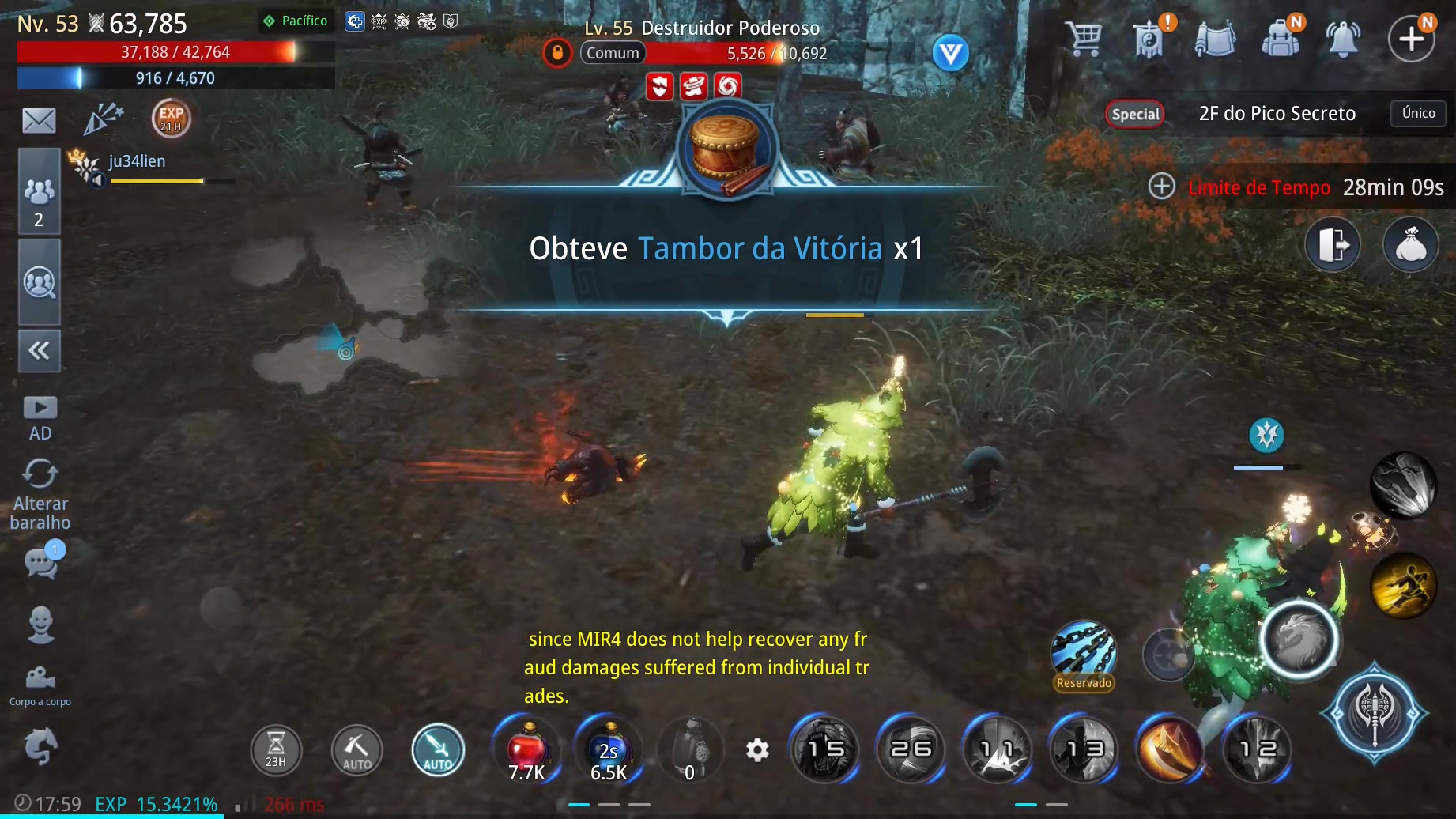Expand the blue V target dropdown

(x=950, y=54)
